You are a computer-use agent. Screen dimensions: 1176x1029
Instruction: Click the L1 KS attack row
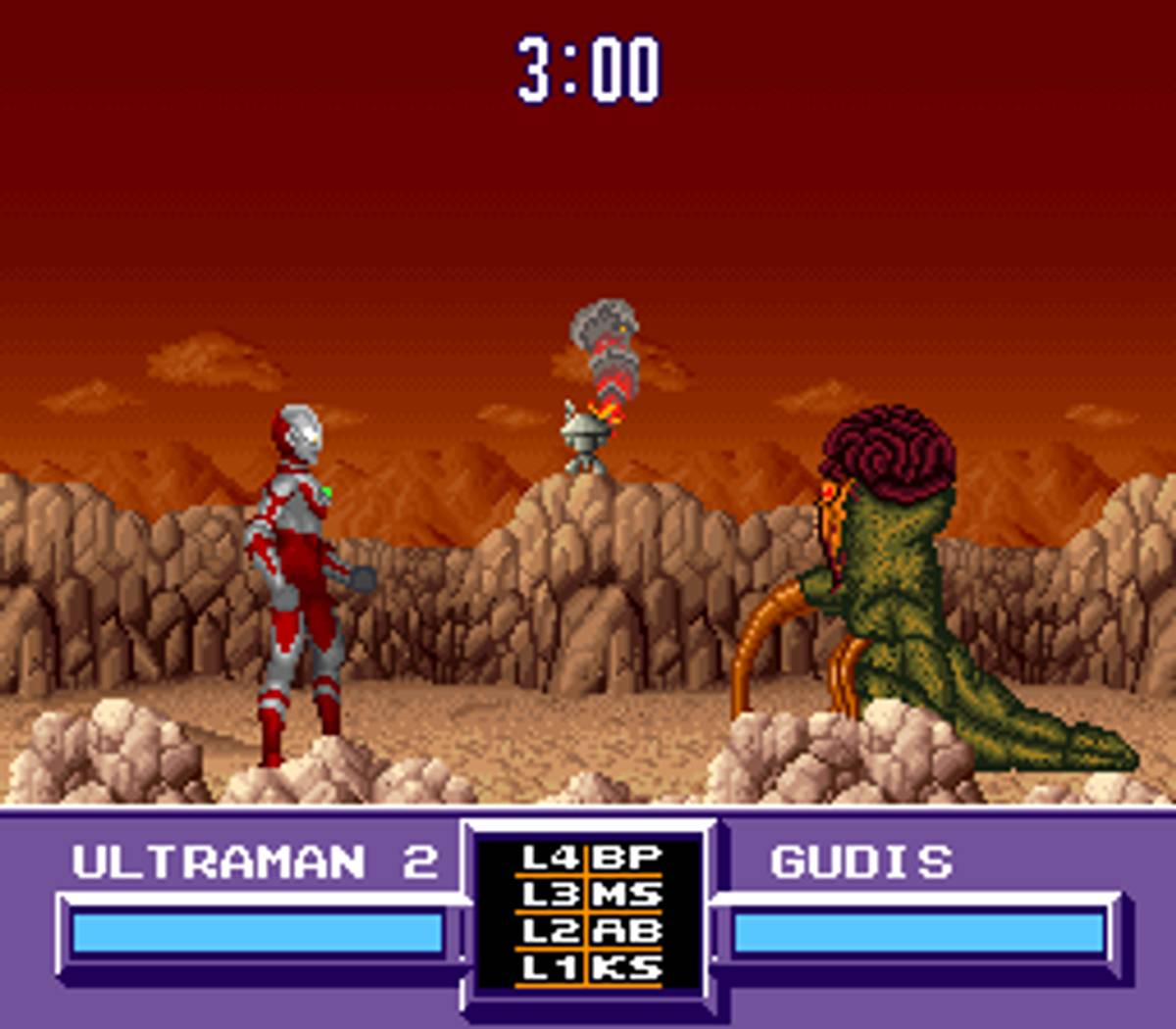tap(590, 968)
